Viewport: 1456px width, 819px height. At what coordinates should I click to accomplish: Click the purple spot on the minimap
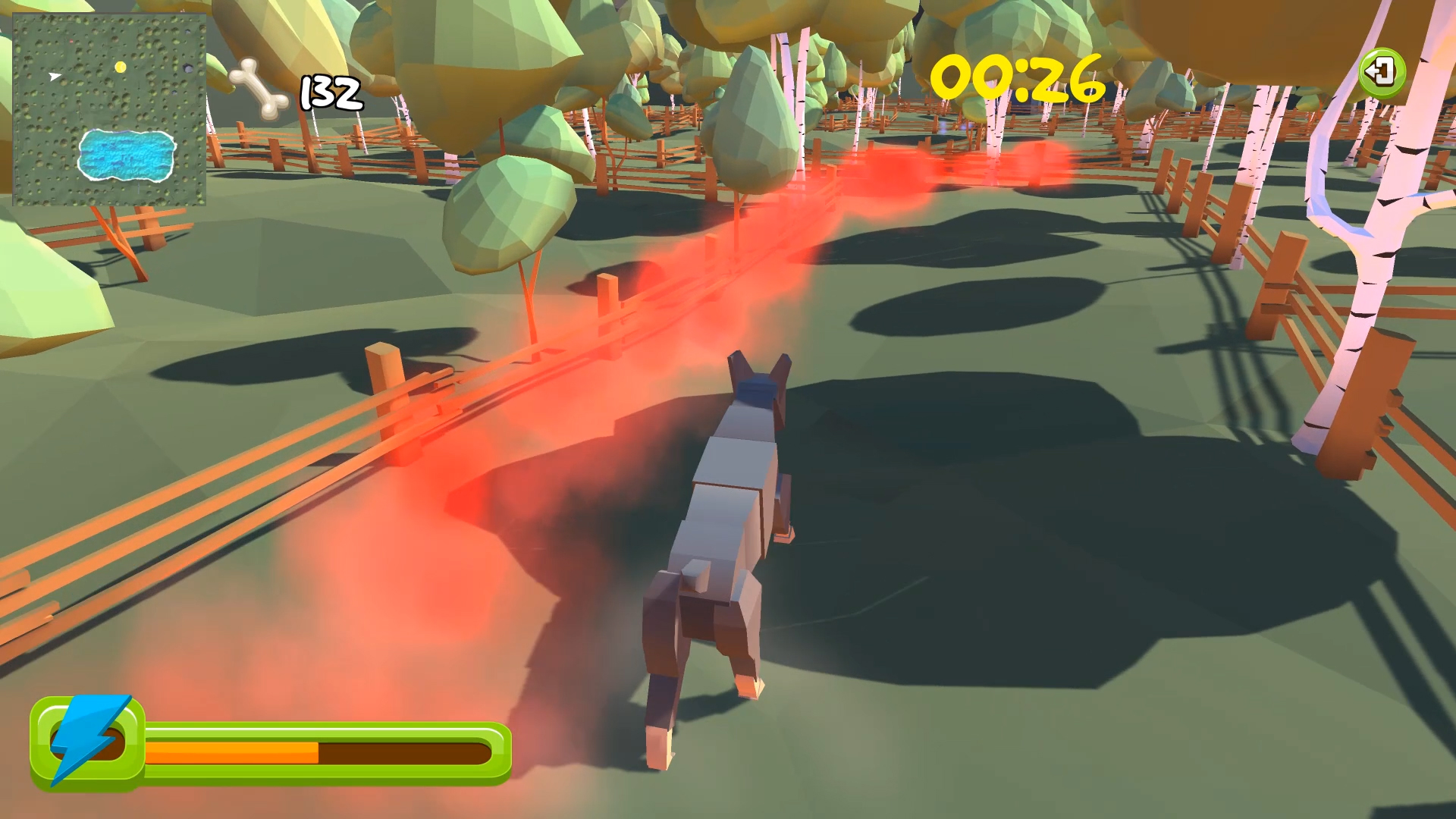coord(187,67)
